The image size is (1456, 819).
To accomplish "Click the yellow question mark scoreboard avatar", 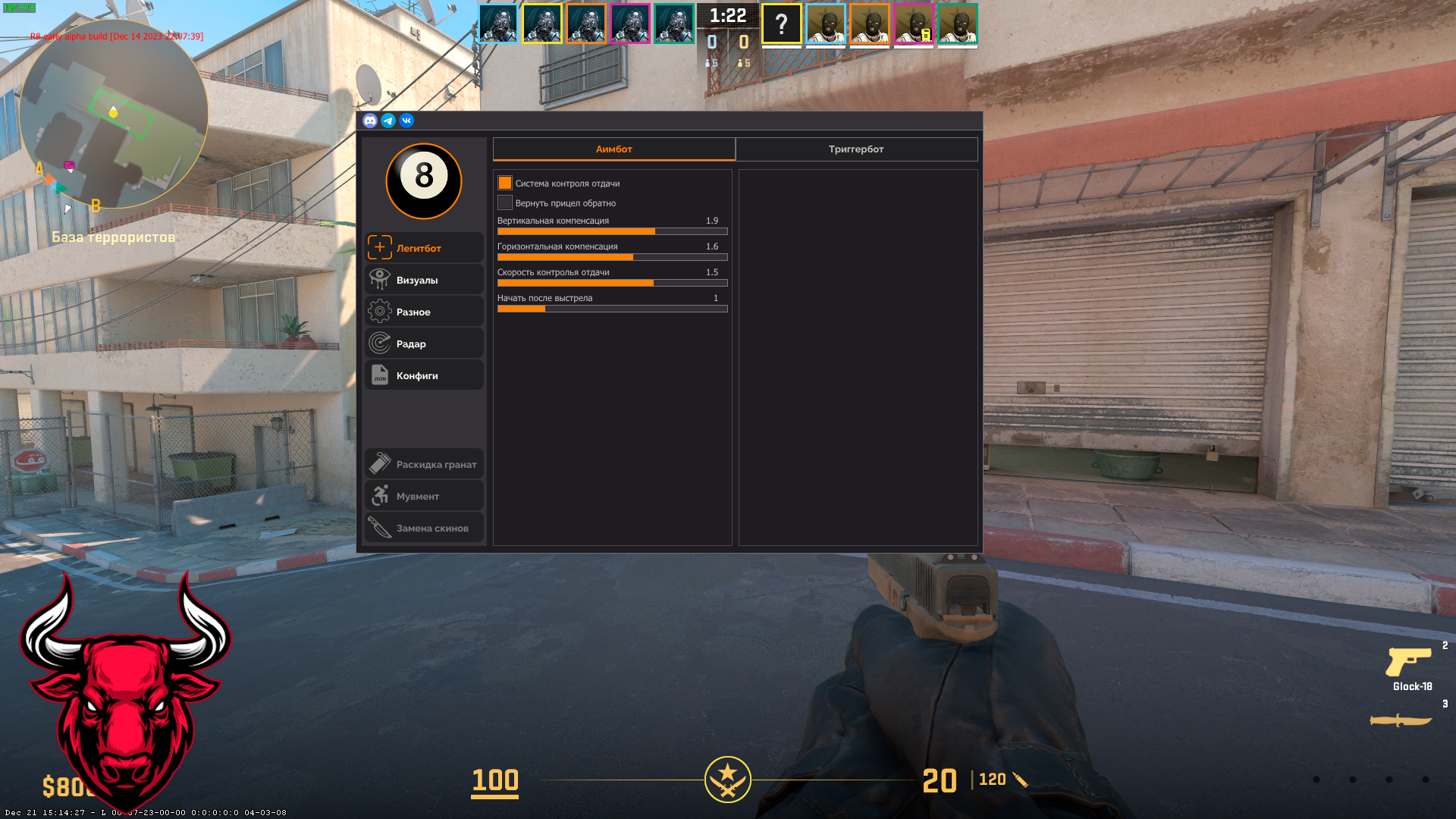I will (780, 24).
